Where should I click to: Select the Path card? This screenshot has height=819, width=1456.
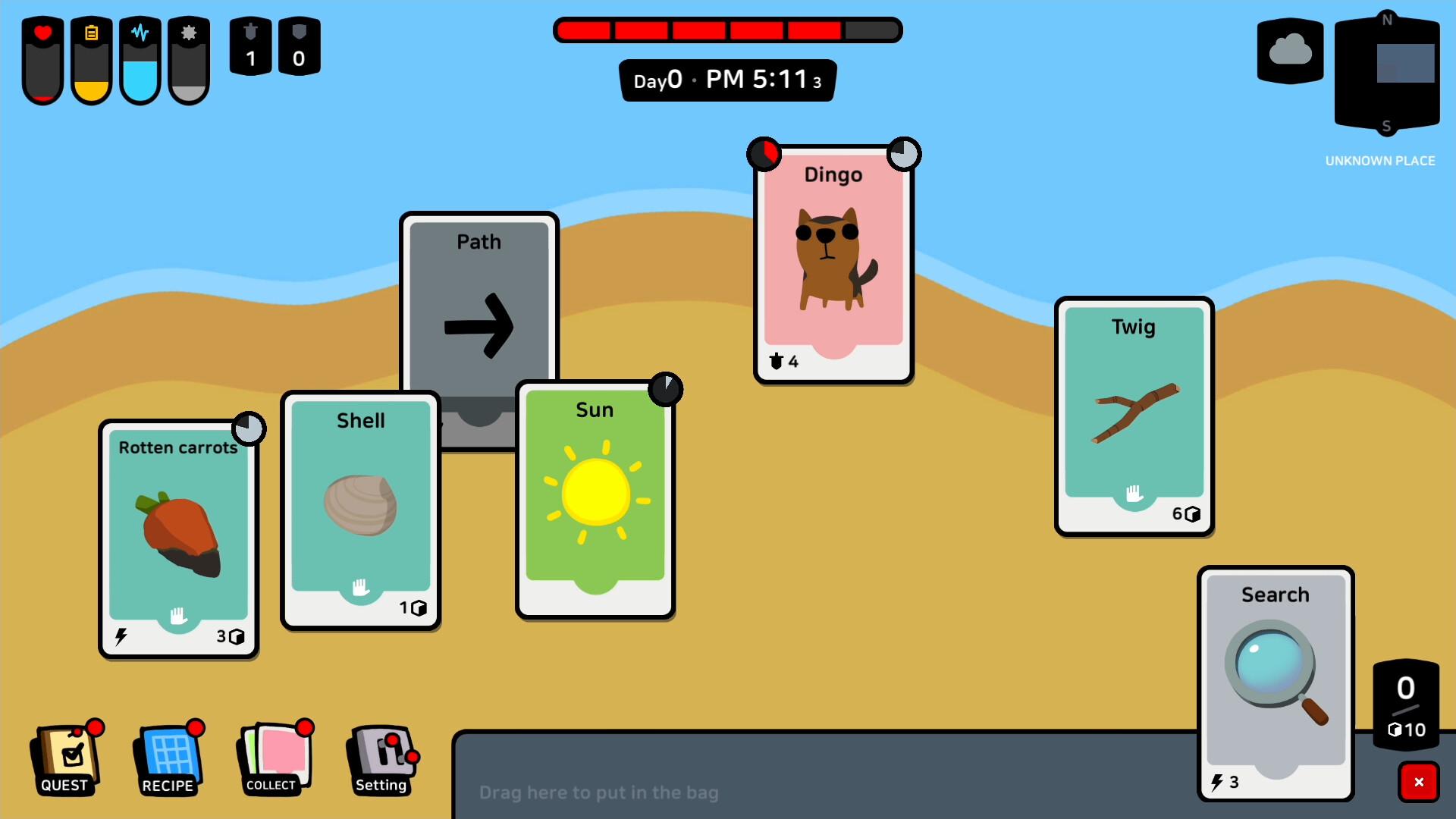tap(479, 318)
